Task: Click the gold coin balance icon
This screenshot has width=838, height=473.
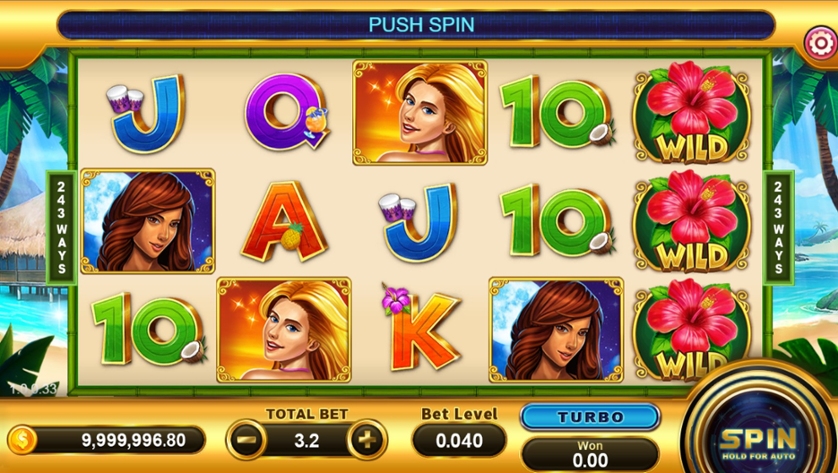Action: click(x=21, y=440)
